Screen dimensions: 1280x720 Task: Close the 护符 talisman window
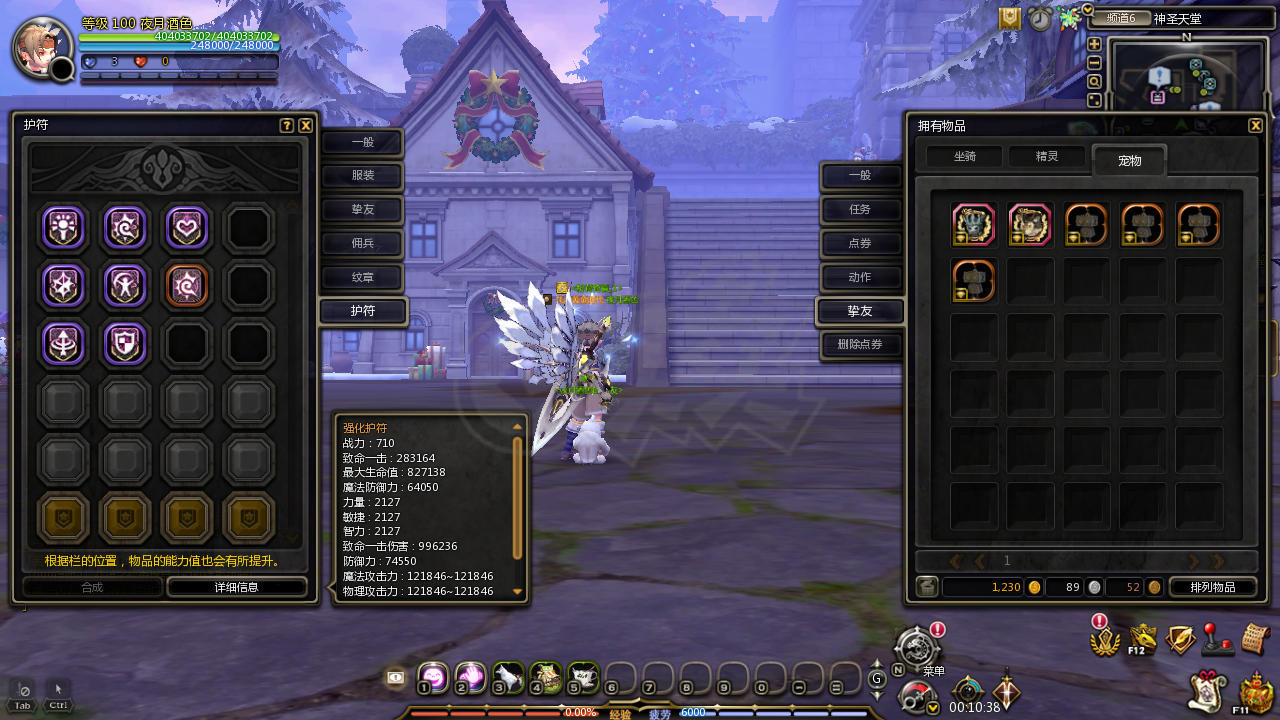(306, 125)
